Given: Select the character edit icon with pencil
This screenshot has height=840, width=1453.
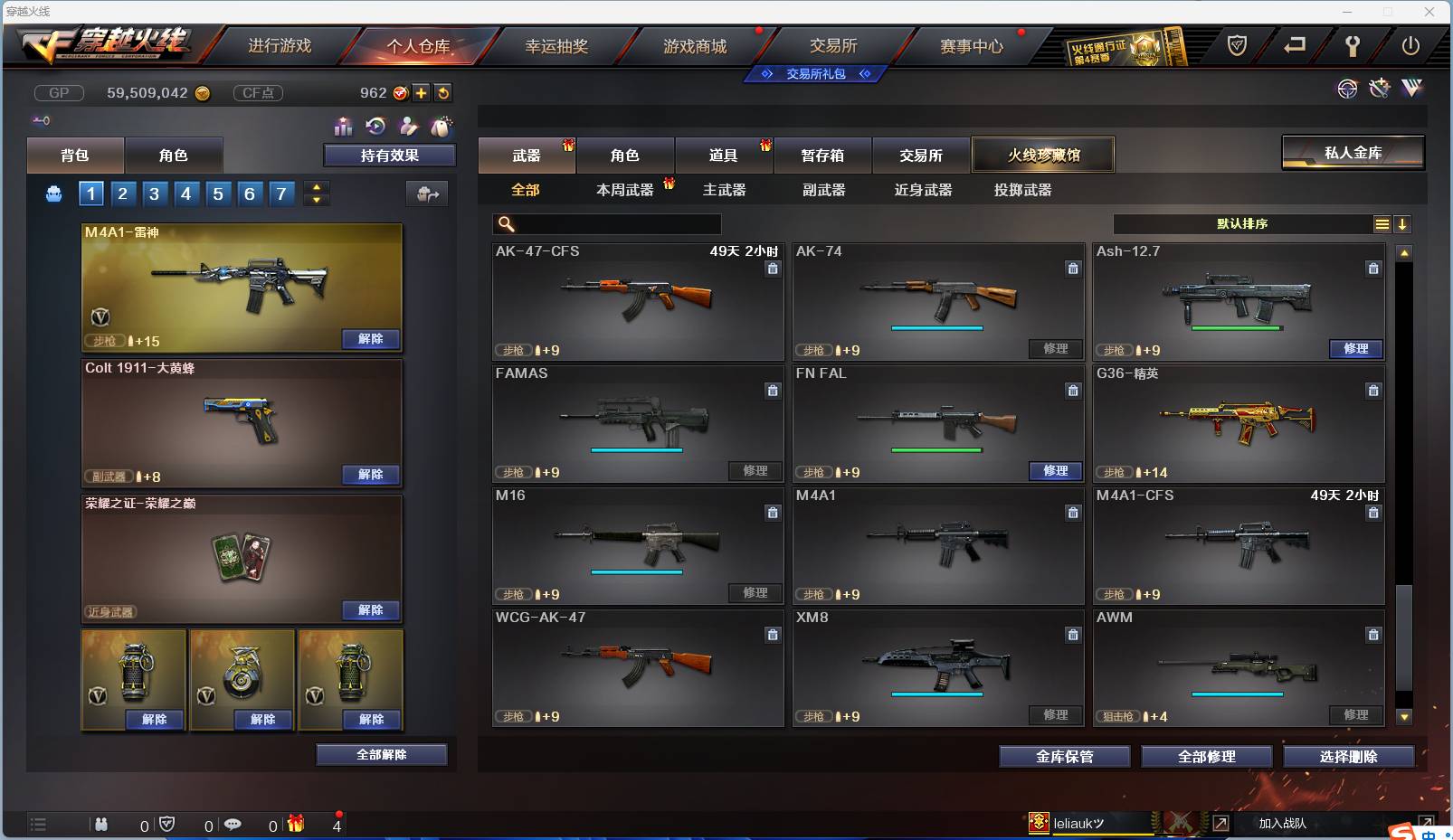Looking at the screenshot, I should [x=407, y=127].
